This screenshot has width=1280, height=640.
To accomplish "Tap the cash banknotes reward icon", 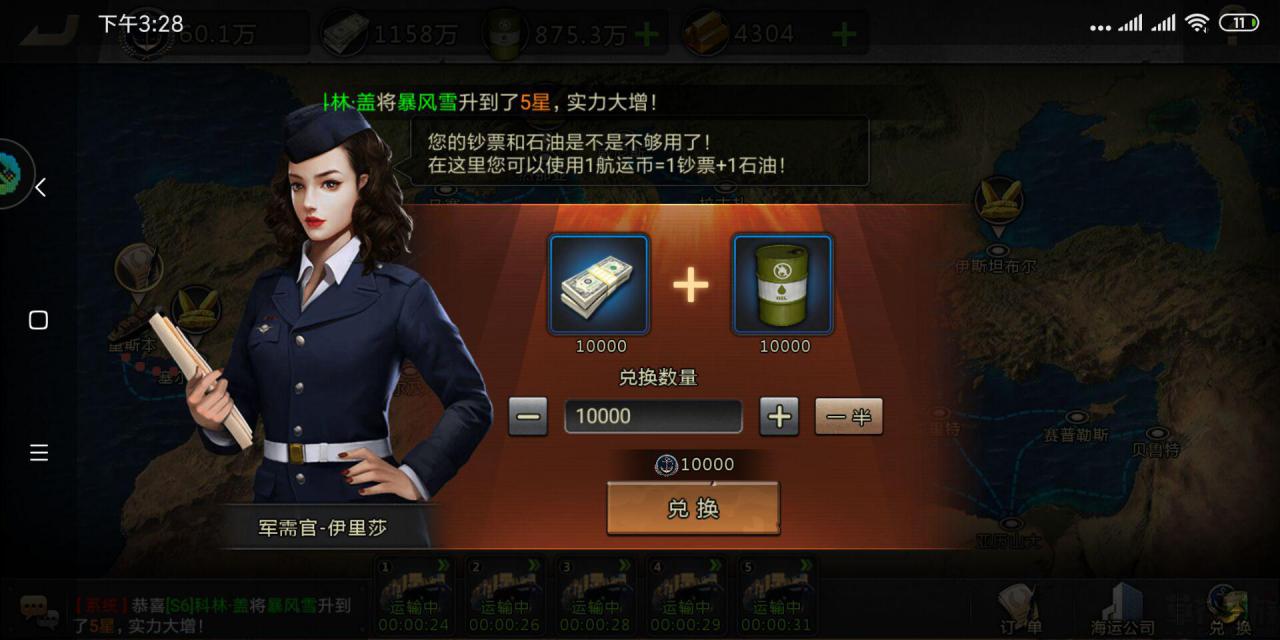I will point(600,284).
